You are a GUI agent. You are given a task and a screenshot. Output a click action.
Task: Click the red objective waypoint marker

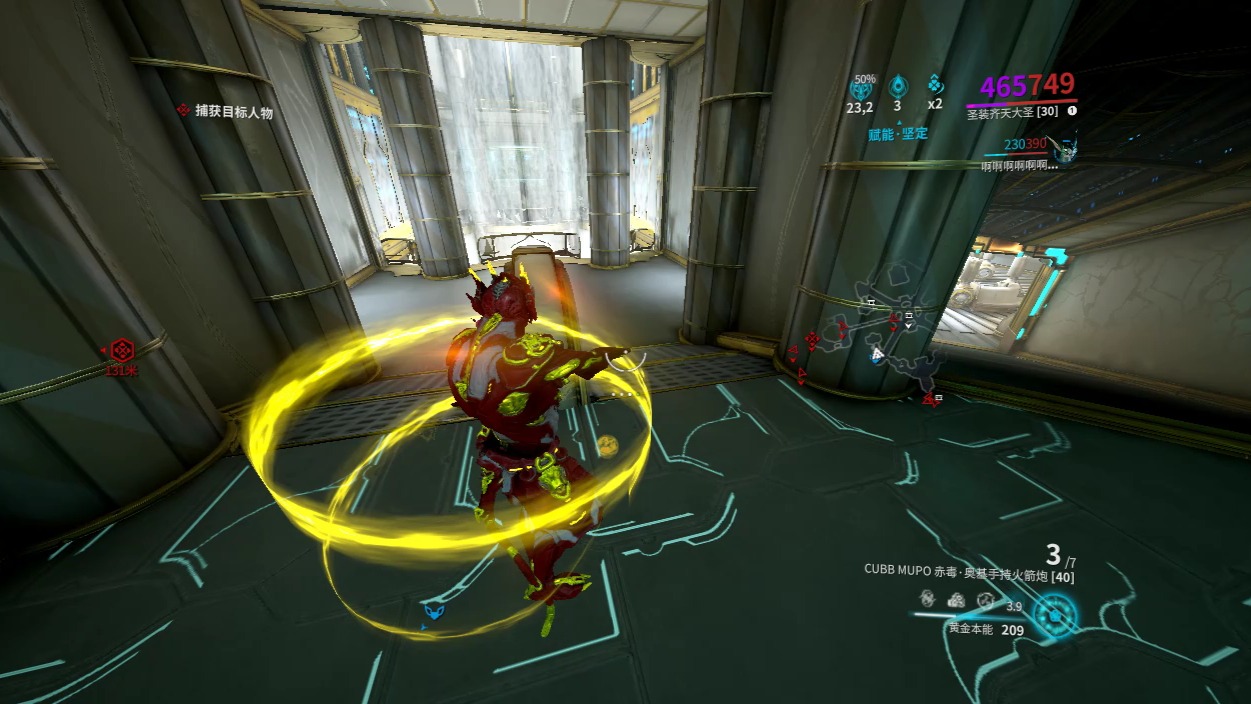pyautogui.click(x=122, y=351)
